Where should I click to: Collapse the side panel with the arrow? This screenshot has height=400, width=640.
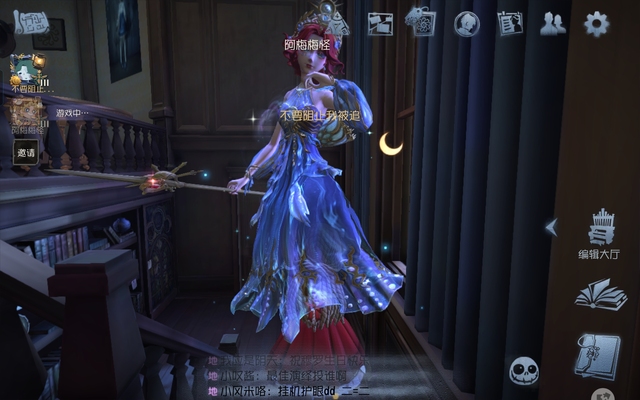click(x=550, y=227)
